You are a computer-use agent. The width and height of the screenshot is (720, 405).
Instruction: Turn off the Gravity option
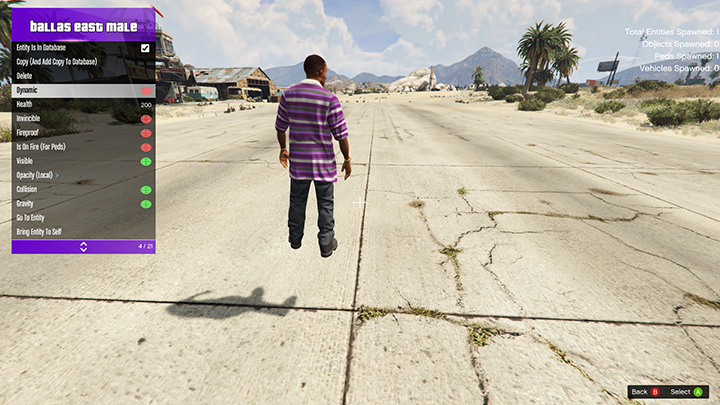(145, 203)
